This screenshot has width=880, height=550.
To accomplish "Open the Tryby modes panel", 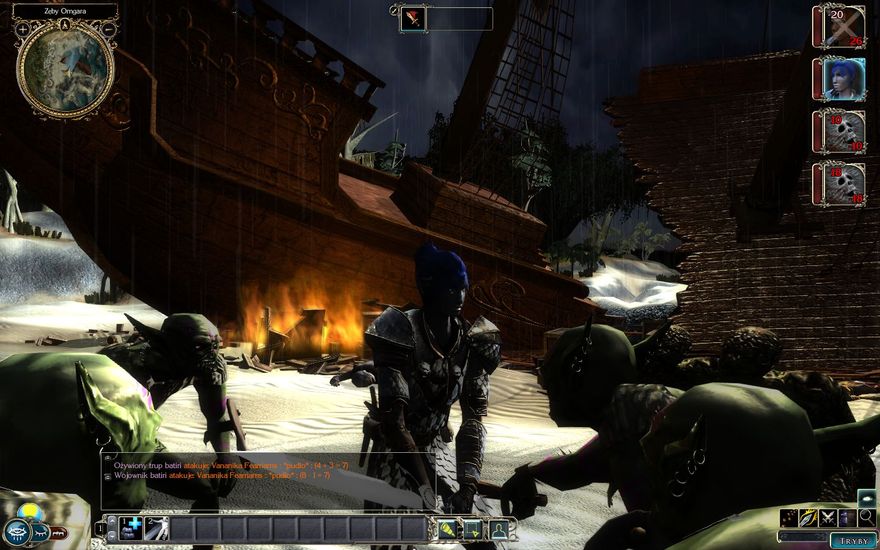I will [853, 540].
